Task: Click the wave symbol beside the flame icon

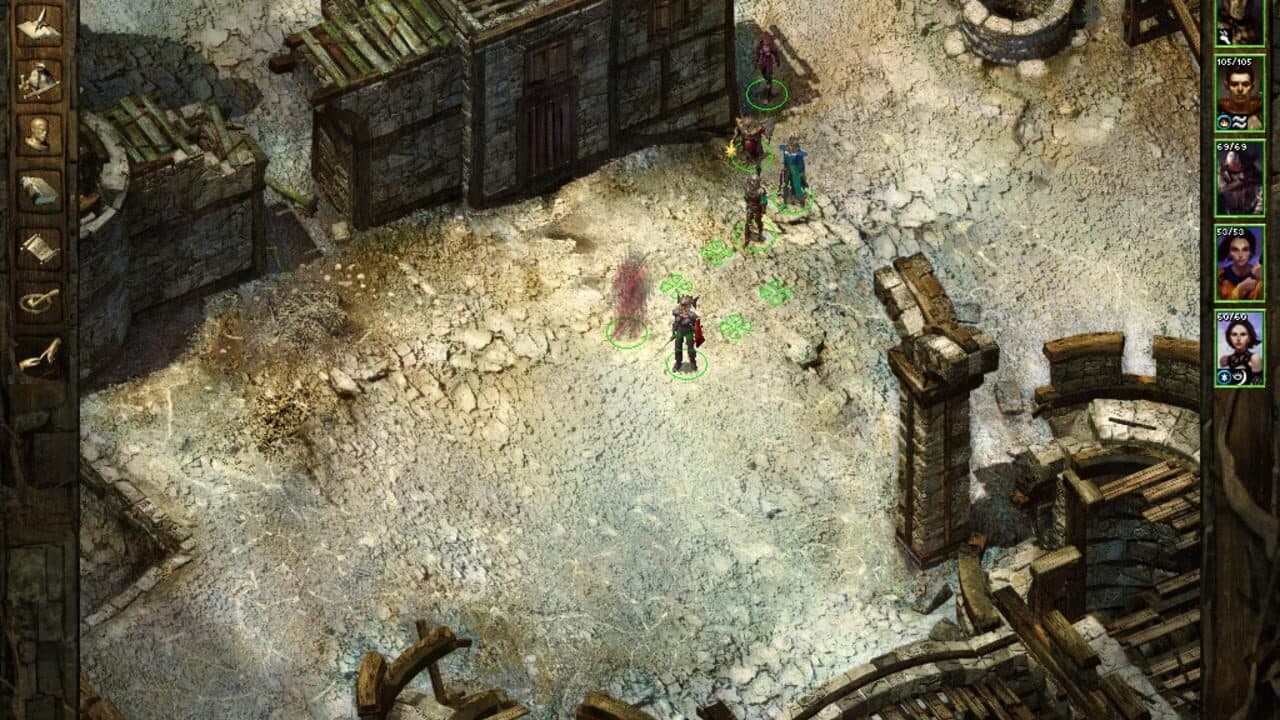Action: [x=1238, y=120]
